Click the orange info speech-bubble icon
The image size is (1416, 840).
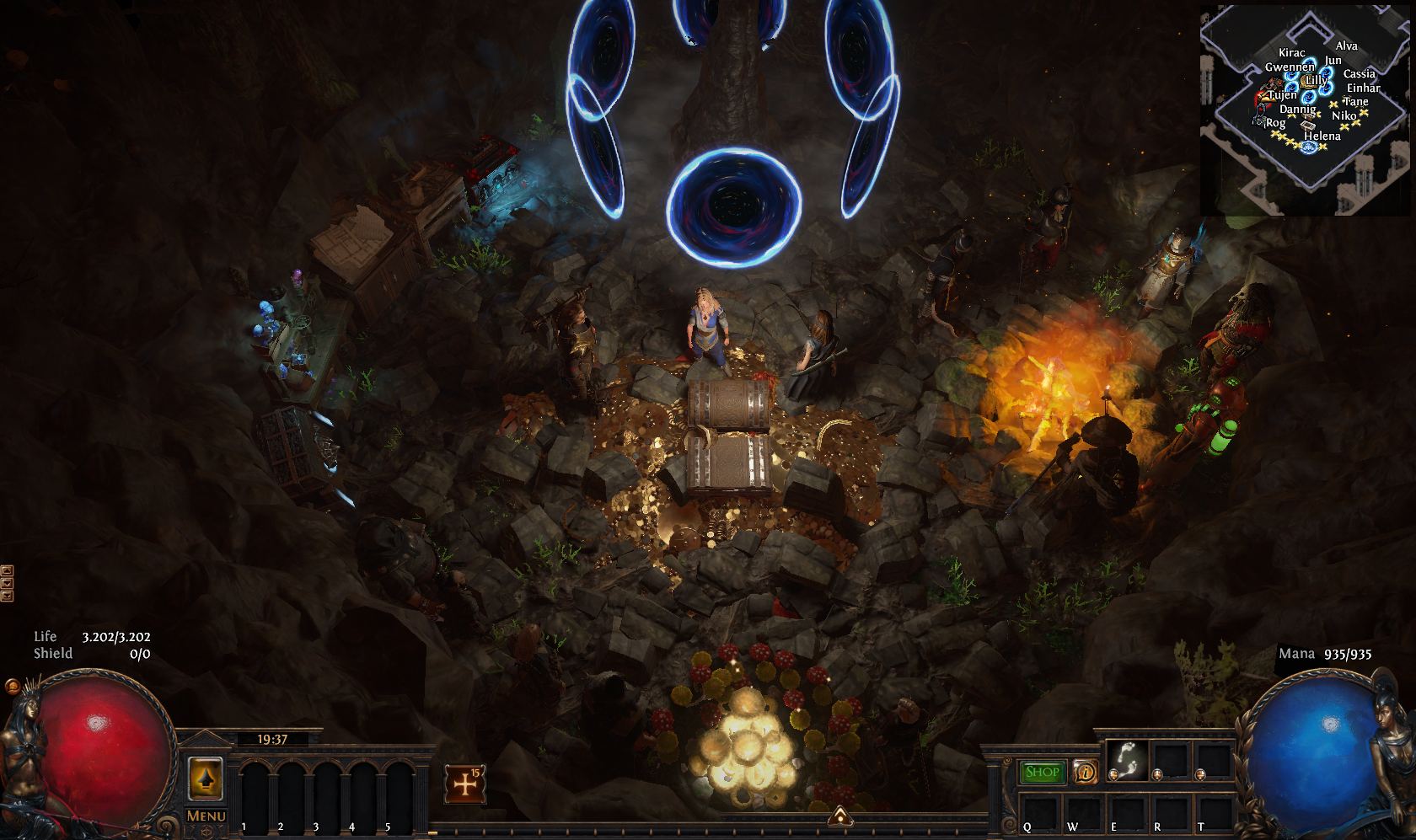1086,772
